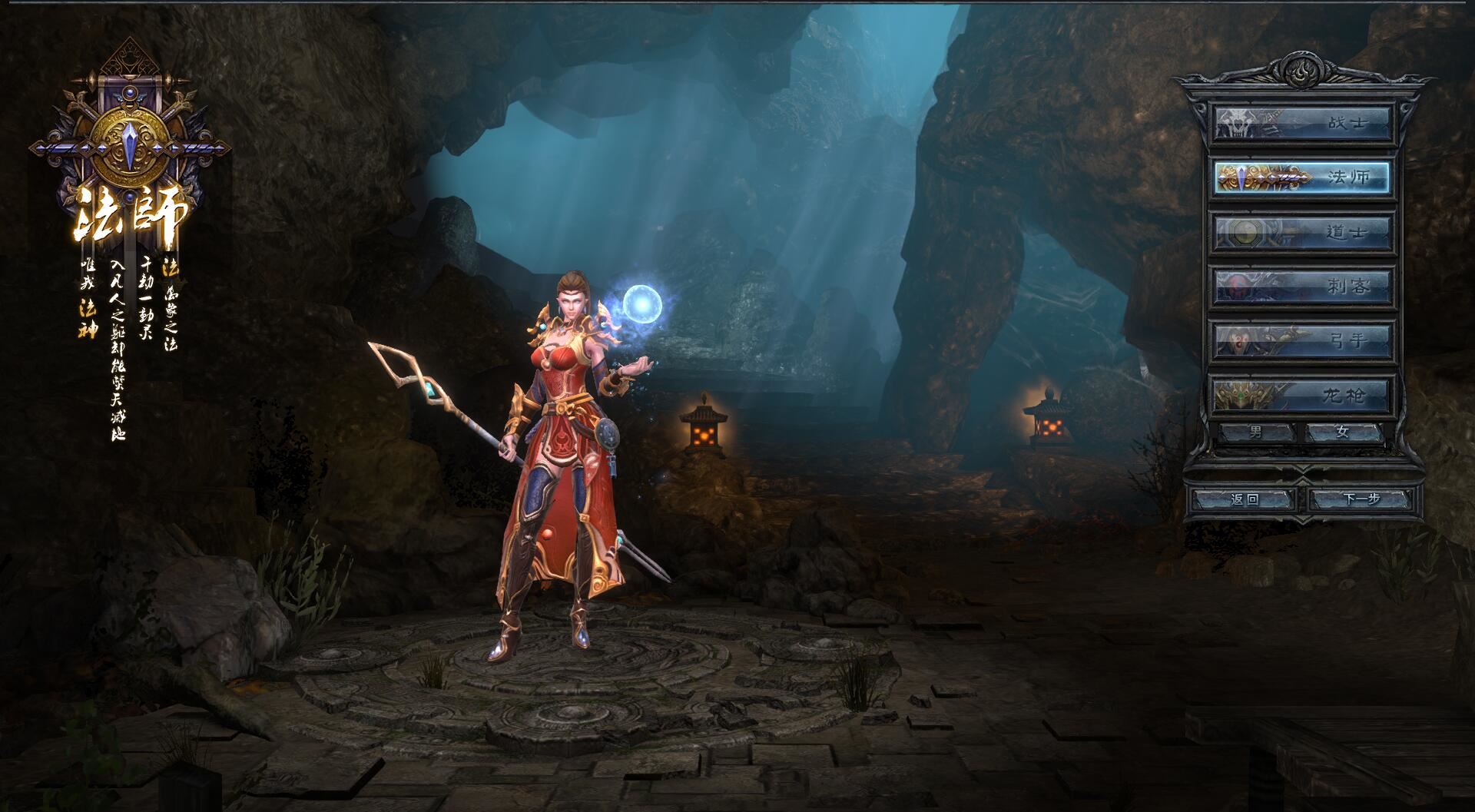
Task: Pick the 龙枪 dragon lancer class
Action: [x=1302, y=395]
